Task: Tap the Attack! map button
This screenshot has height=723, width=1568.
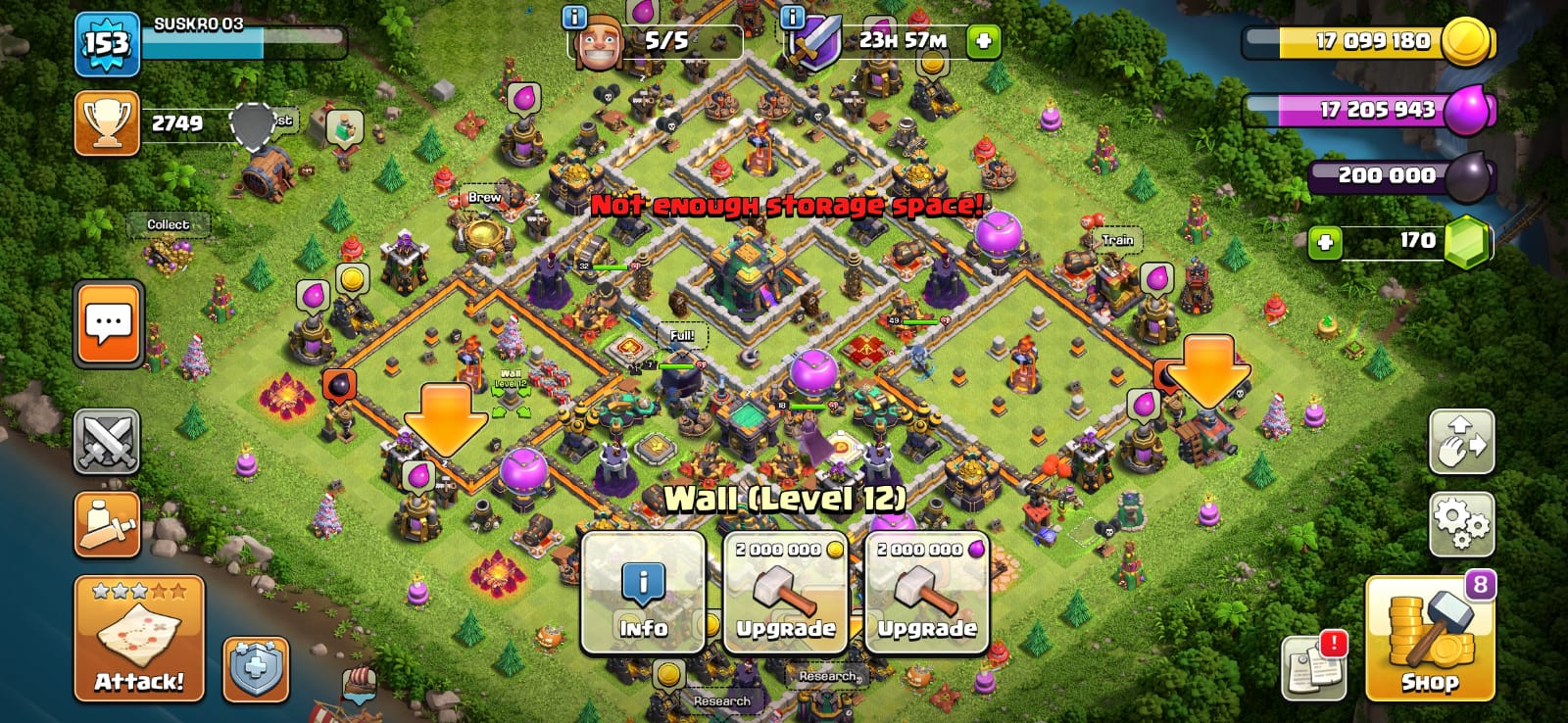Action: (x=139, y=639)
